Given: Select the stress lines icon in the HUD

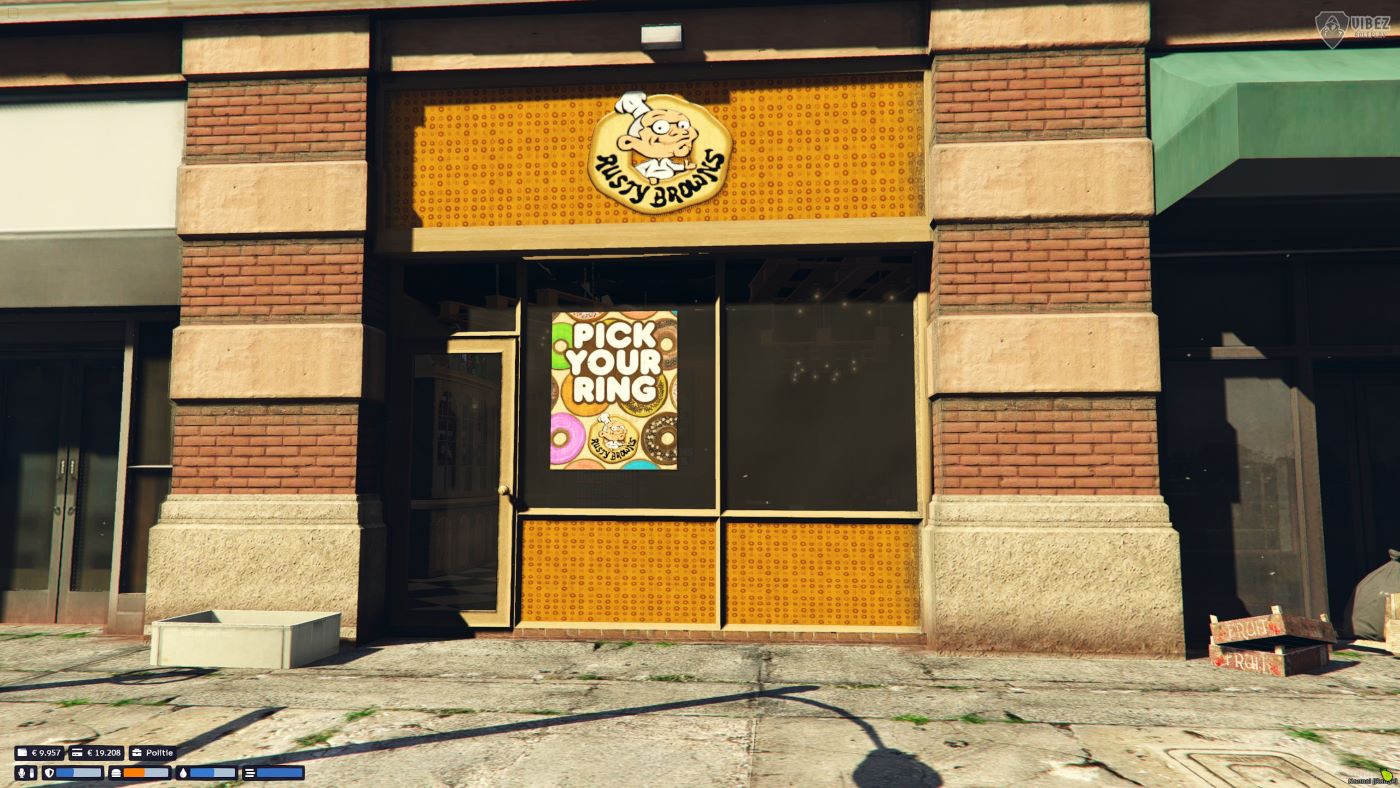Looking at the screenshot, I should click(251, 773).
